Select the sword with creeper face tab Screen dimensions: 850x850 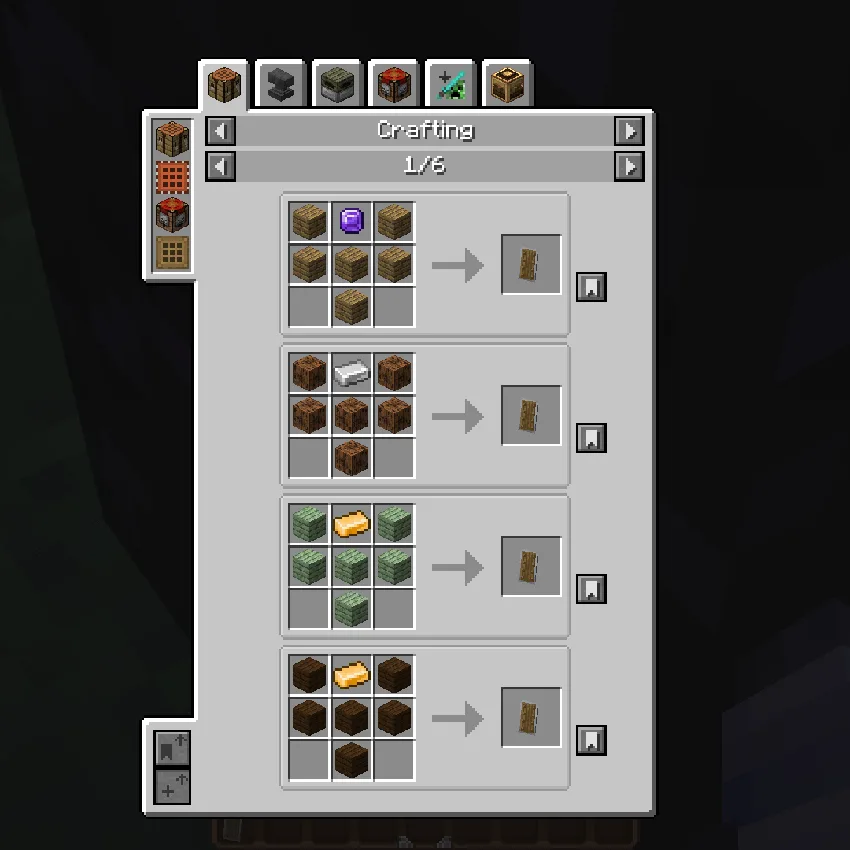click(450, 86)
